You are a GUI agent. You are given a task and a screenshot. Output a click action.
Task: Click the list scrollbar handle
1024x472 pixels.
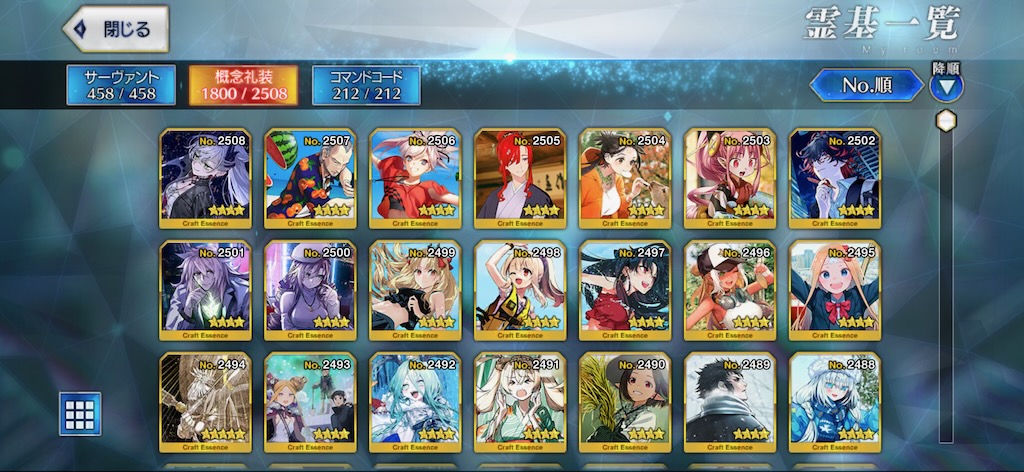[945, 121]
